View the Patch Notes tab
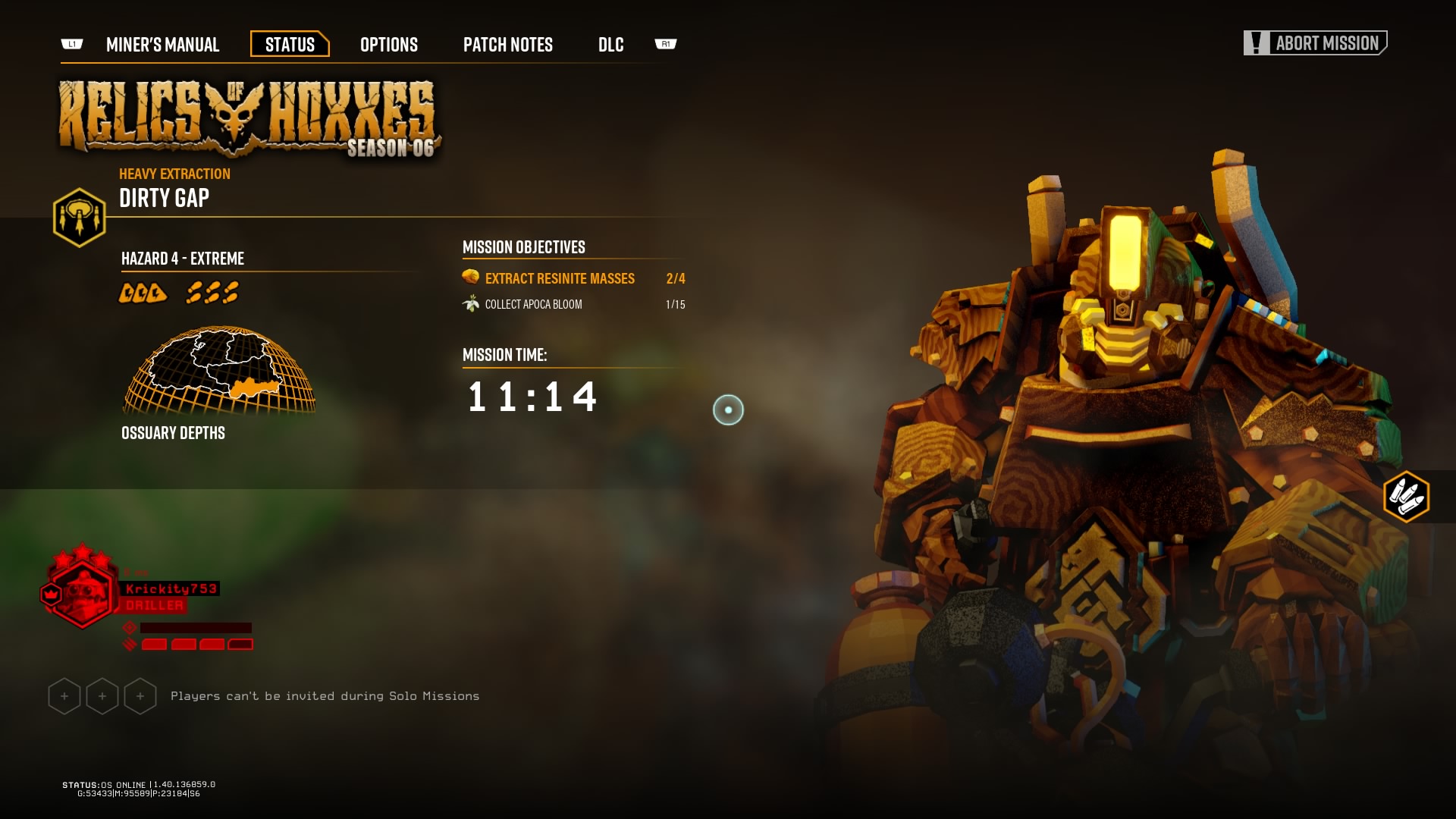 [x=507, y=45]
